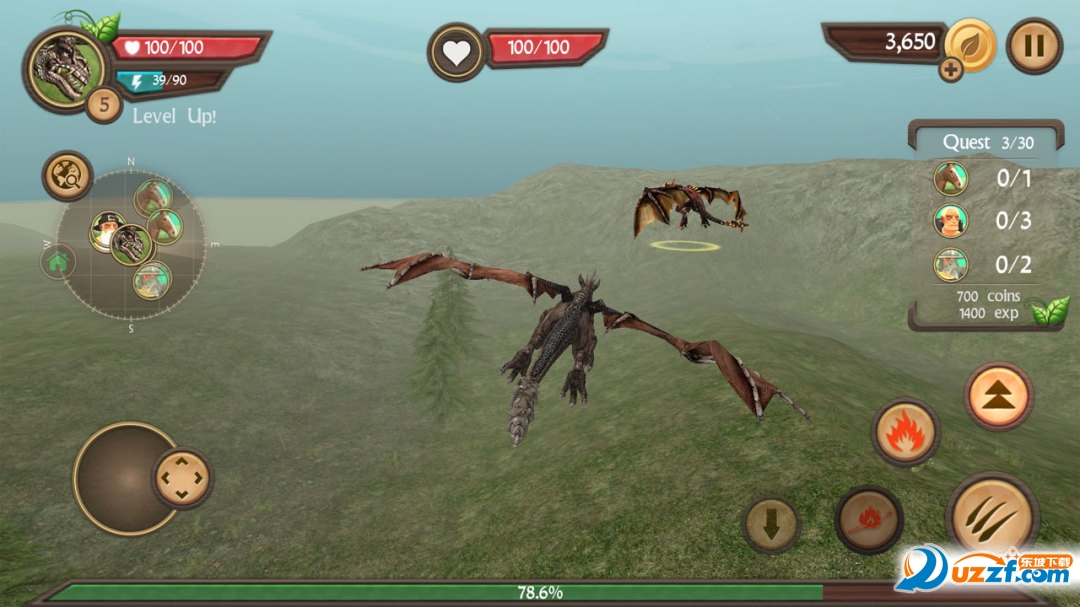
Task: Pause the game
Action: [x=1034, y=46]
